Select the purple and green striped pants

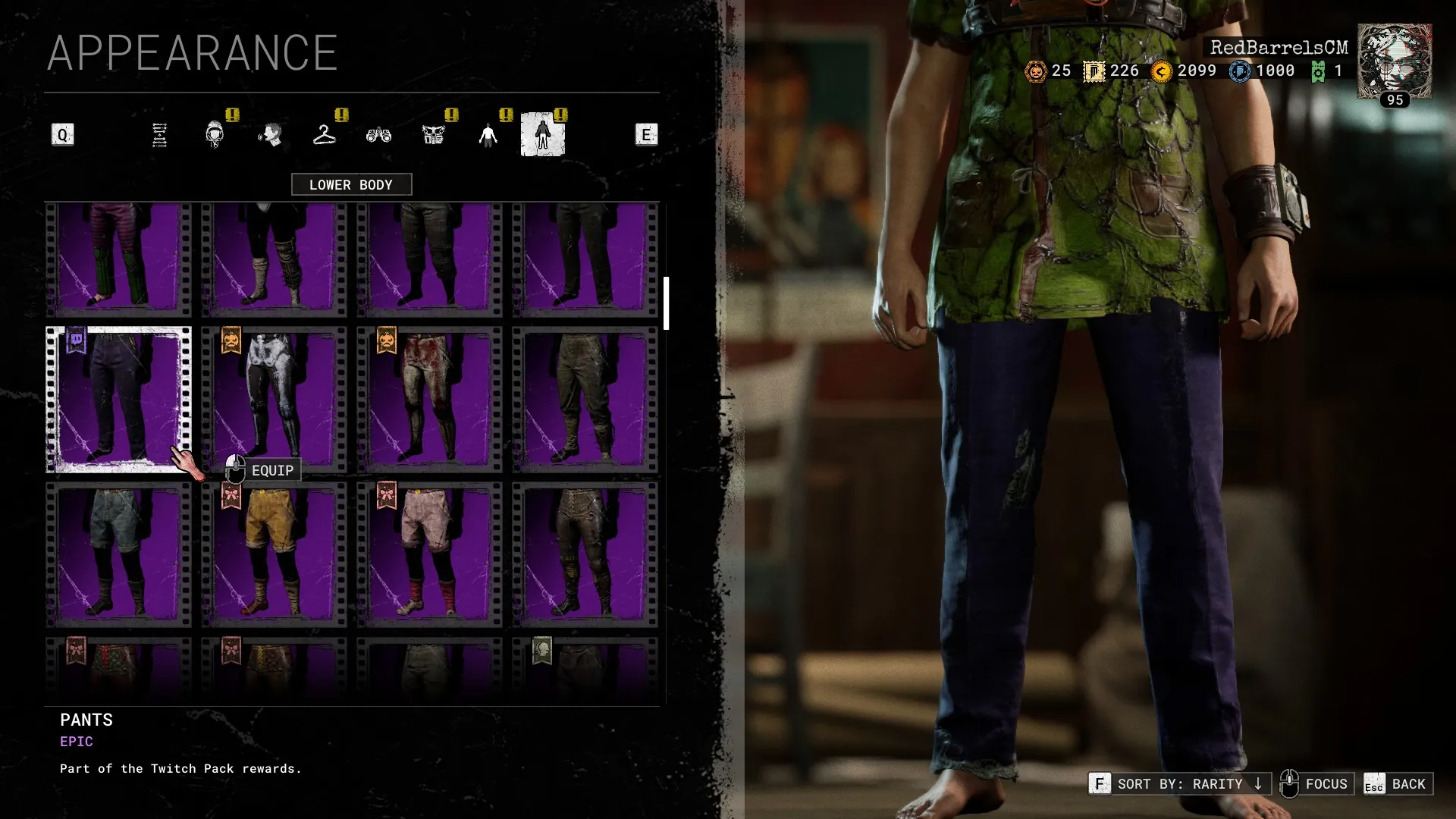119,259
